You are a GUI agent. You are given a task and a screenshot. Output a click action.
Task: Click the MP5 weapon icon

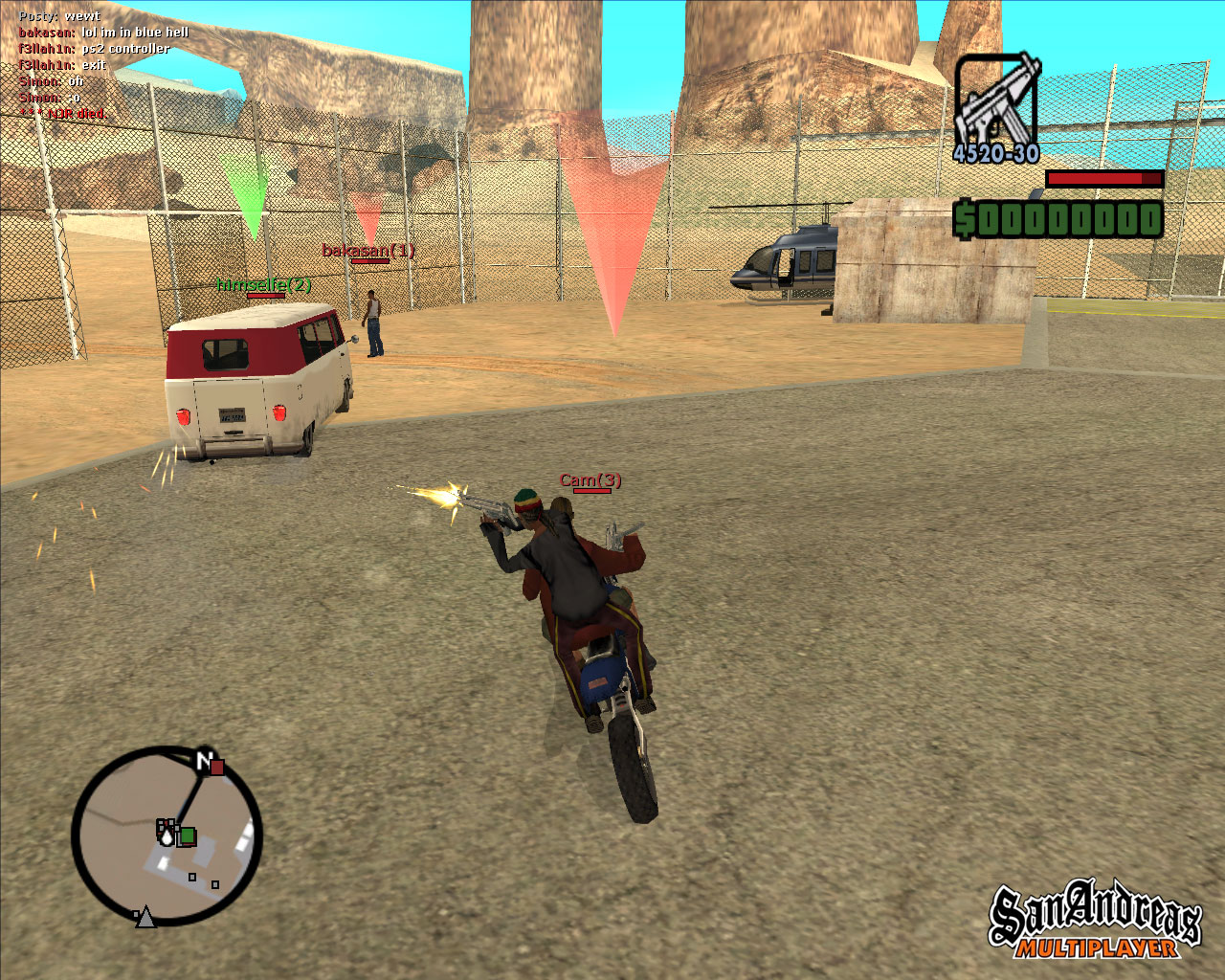[996, 100]
